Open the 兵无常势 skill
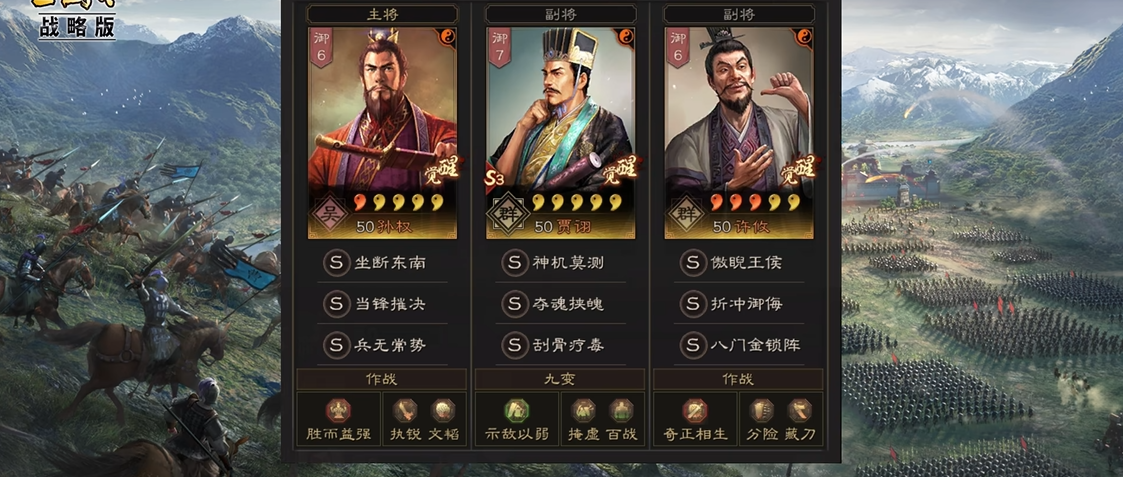The height and width of the screenshot is (477, 1123). click(380, 345)
